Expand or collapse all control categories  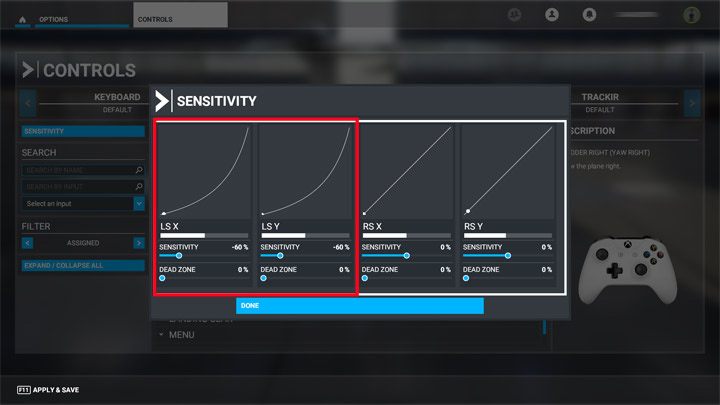click(x=83, y=266)
